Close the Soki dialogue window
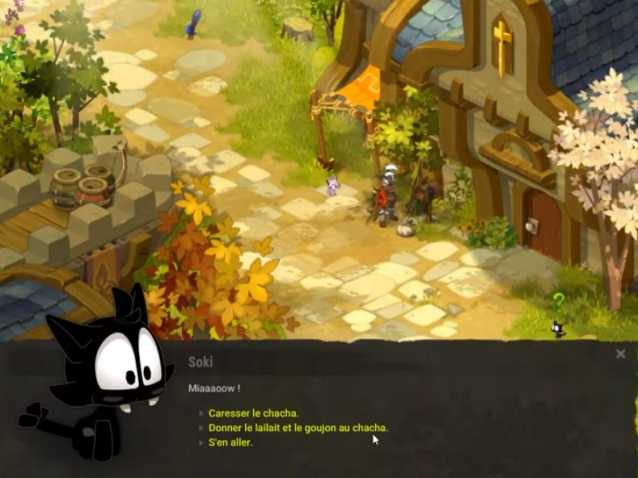Image resolution: width=638 pixels, height=478 pixels. (620, 354)
